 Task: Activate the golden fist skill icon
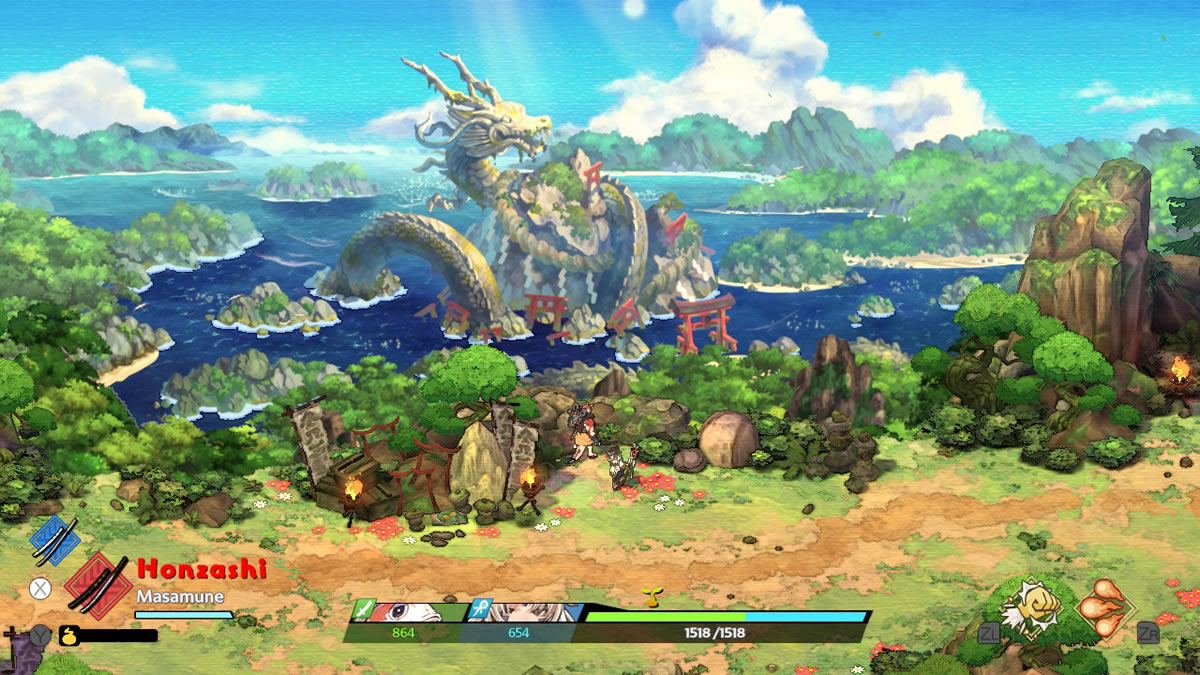tap(1025, 606)
